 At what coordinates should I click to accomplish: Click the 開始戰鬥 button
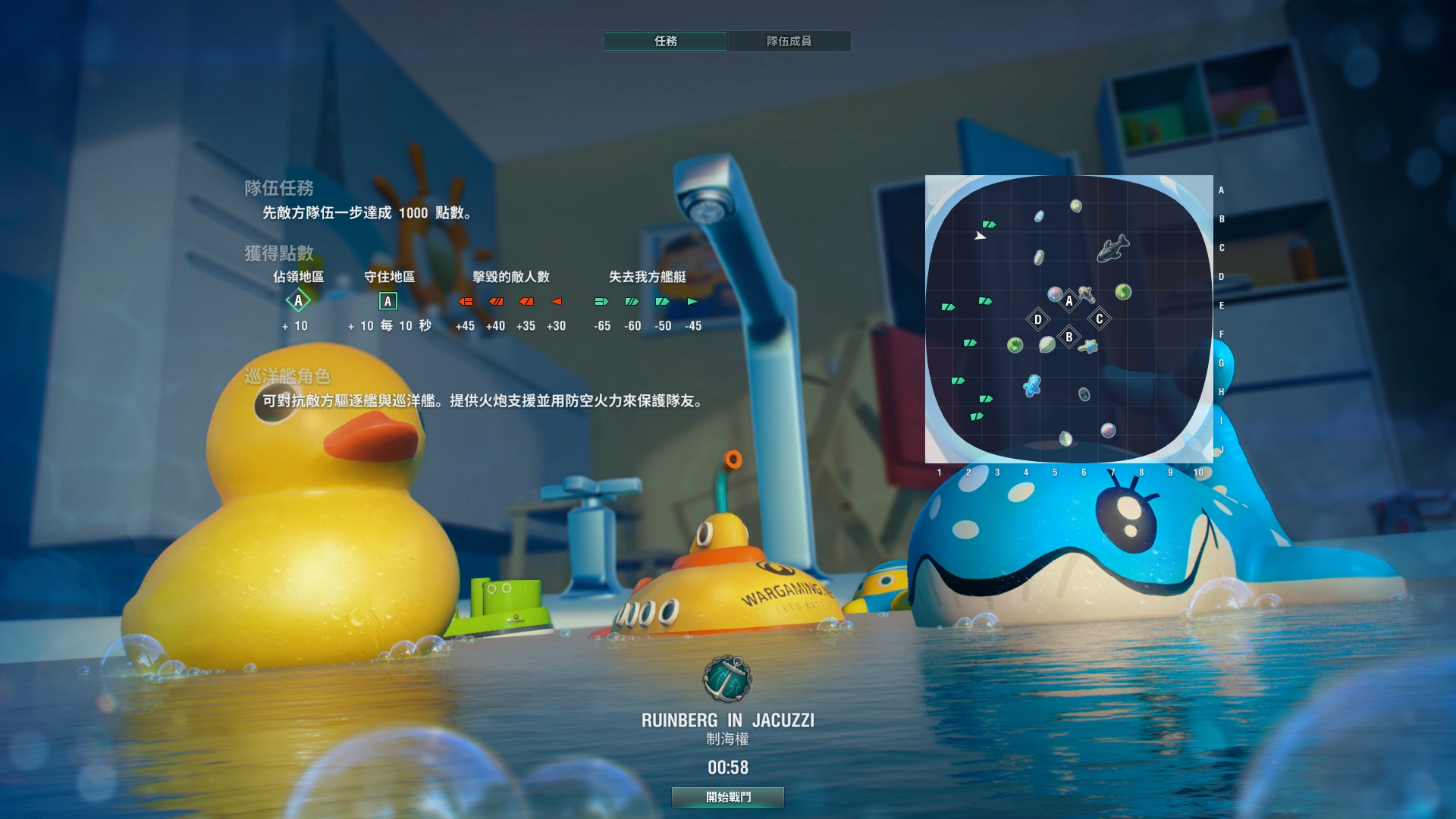[728, 797]
